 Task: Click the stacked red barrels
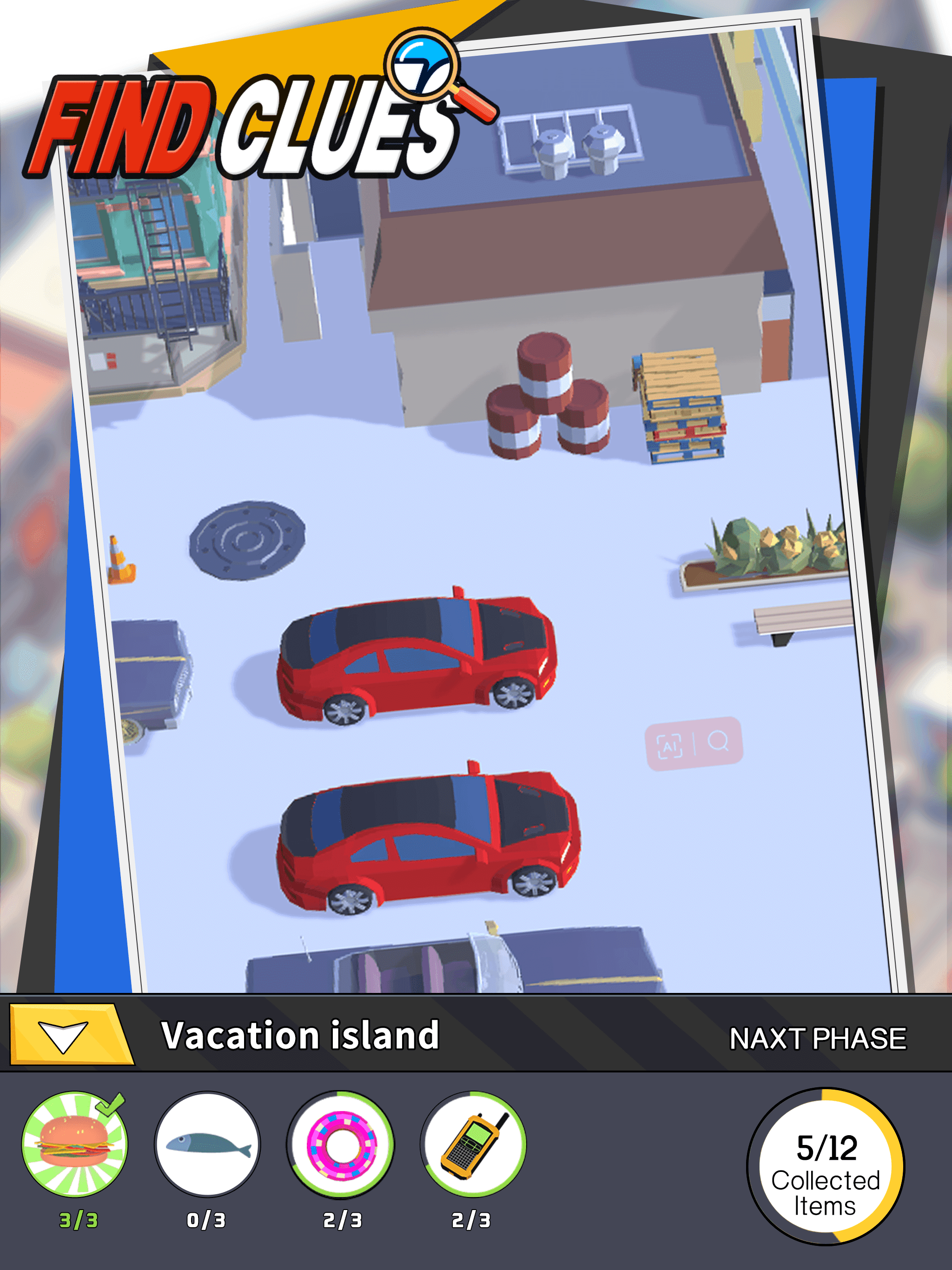(545, 396)
